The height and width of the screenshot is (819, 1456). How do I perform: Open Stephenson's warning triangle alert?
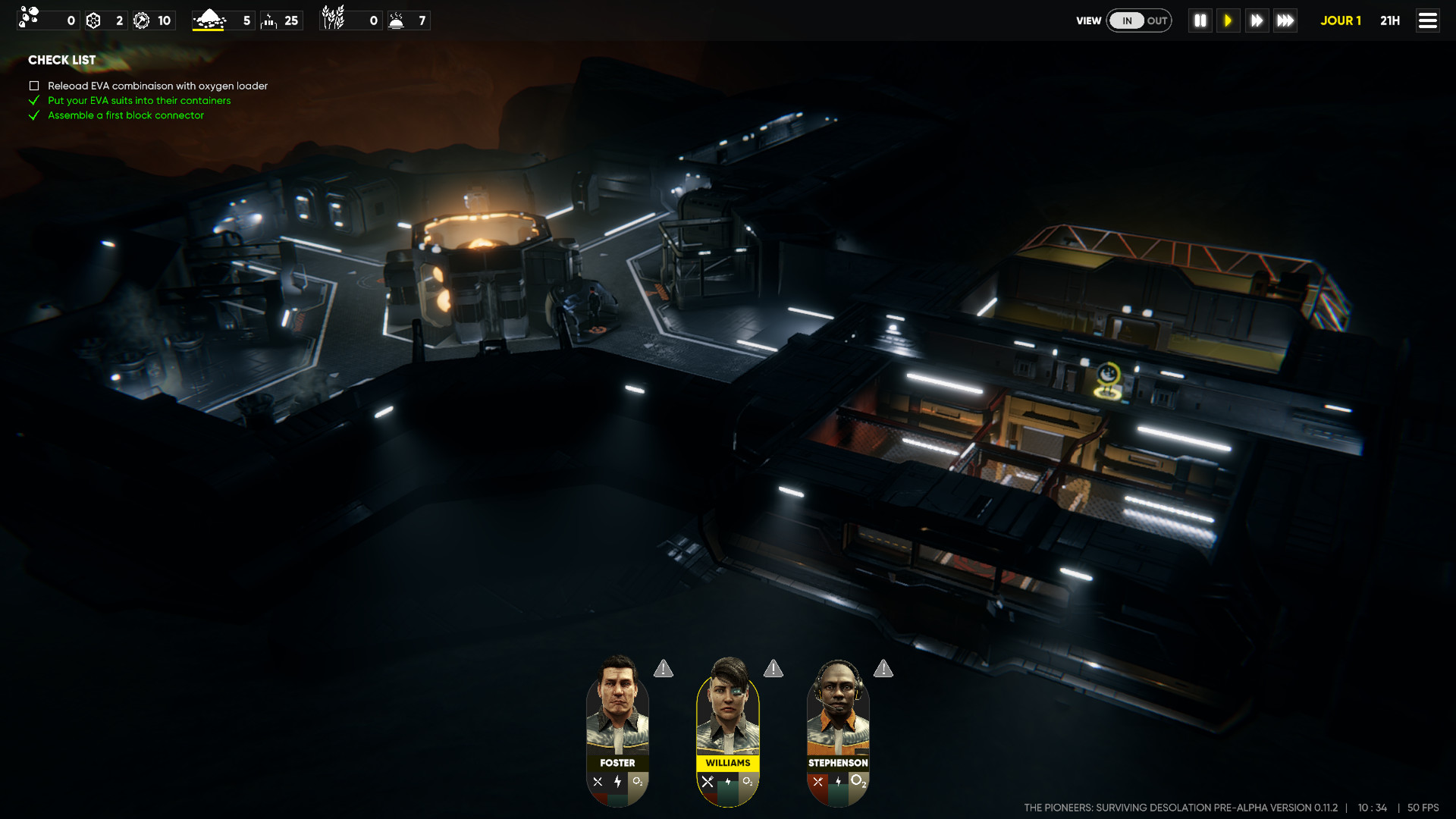[883, 669]
